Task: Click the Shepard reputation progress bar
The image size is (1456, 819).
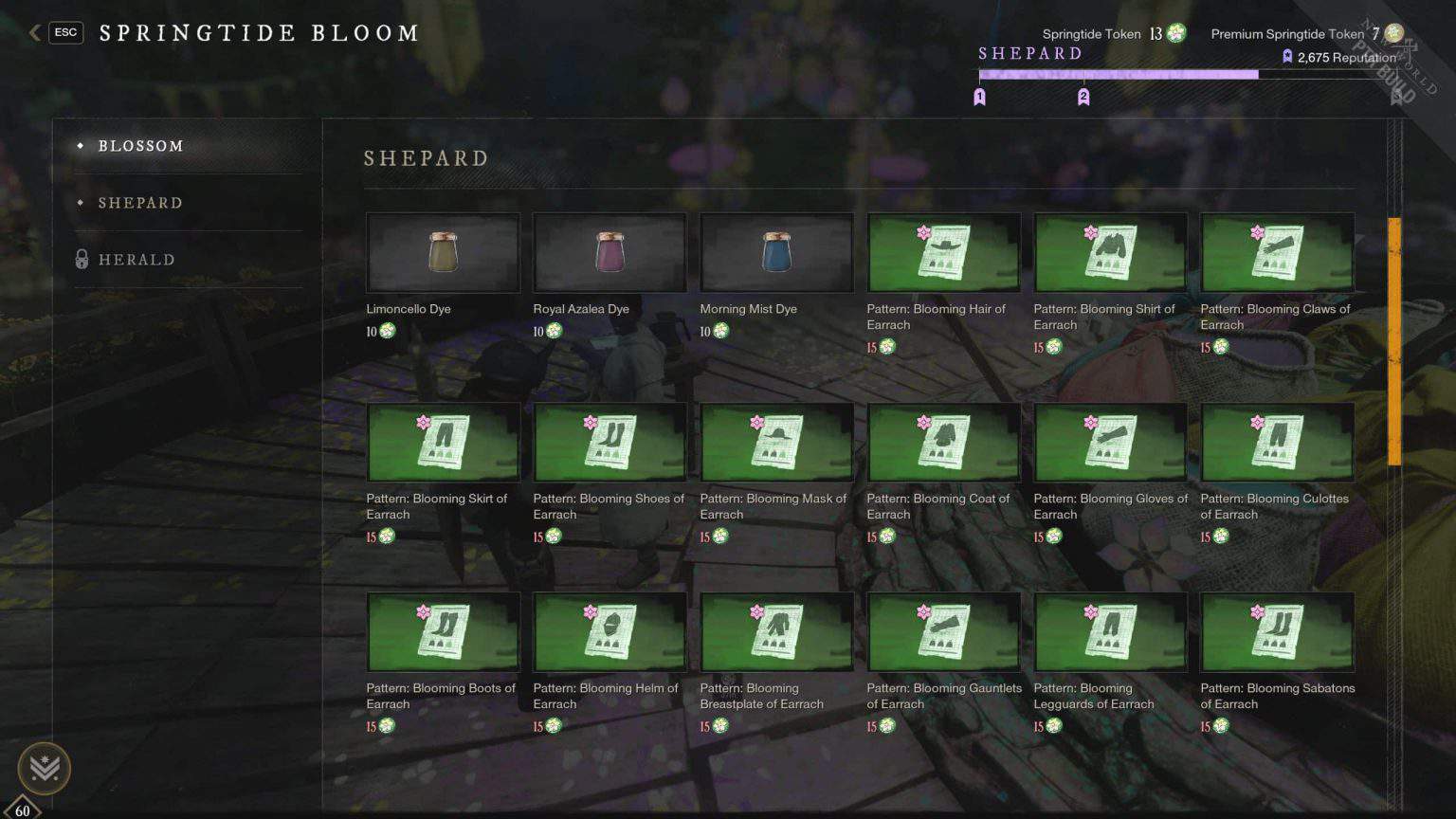Action: click(x=1119, y=76)
